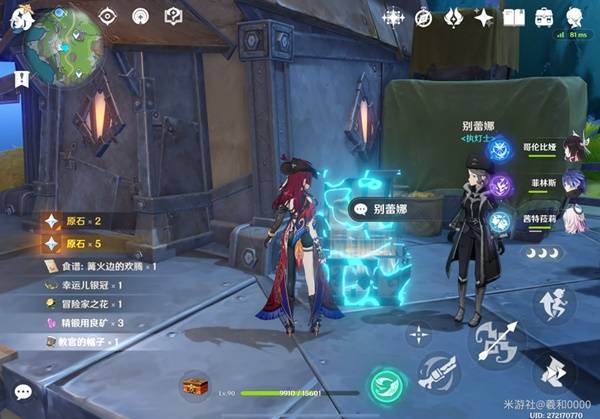Open the Adventurer Handbook book icon

click(514, 17)
